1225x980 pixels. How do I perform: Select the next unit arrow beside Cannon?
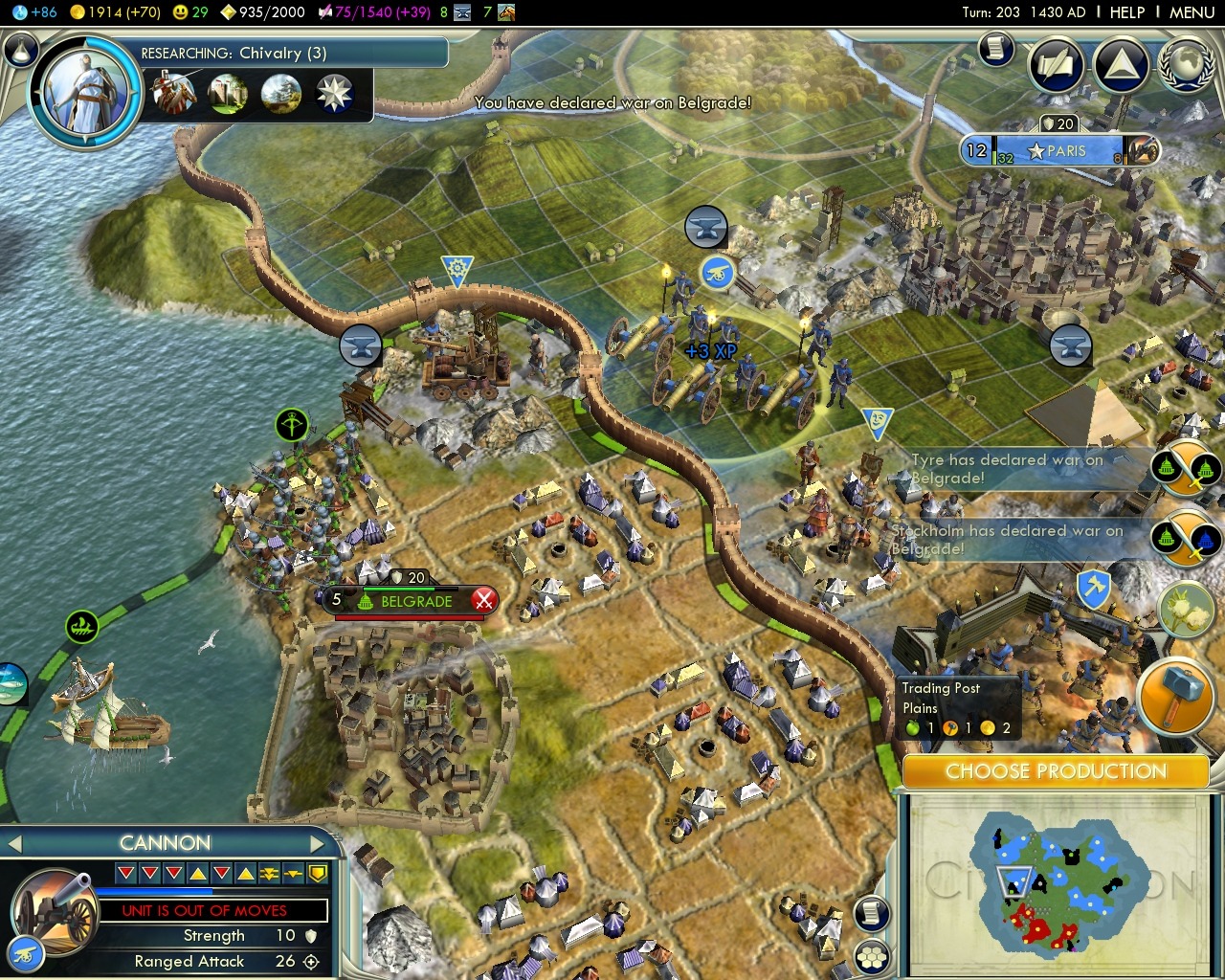(319, 843)
